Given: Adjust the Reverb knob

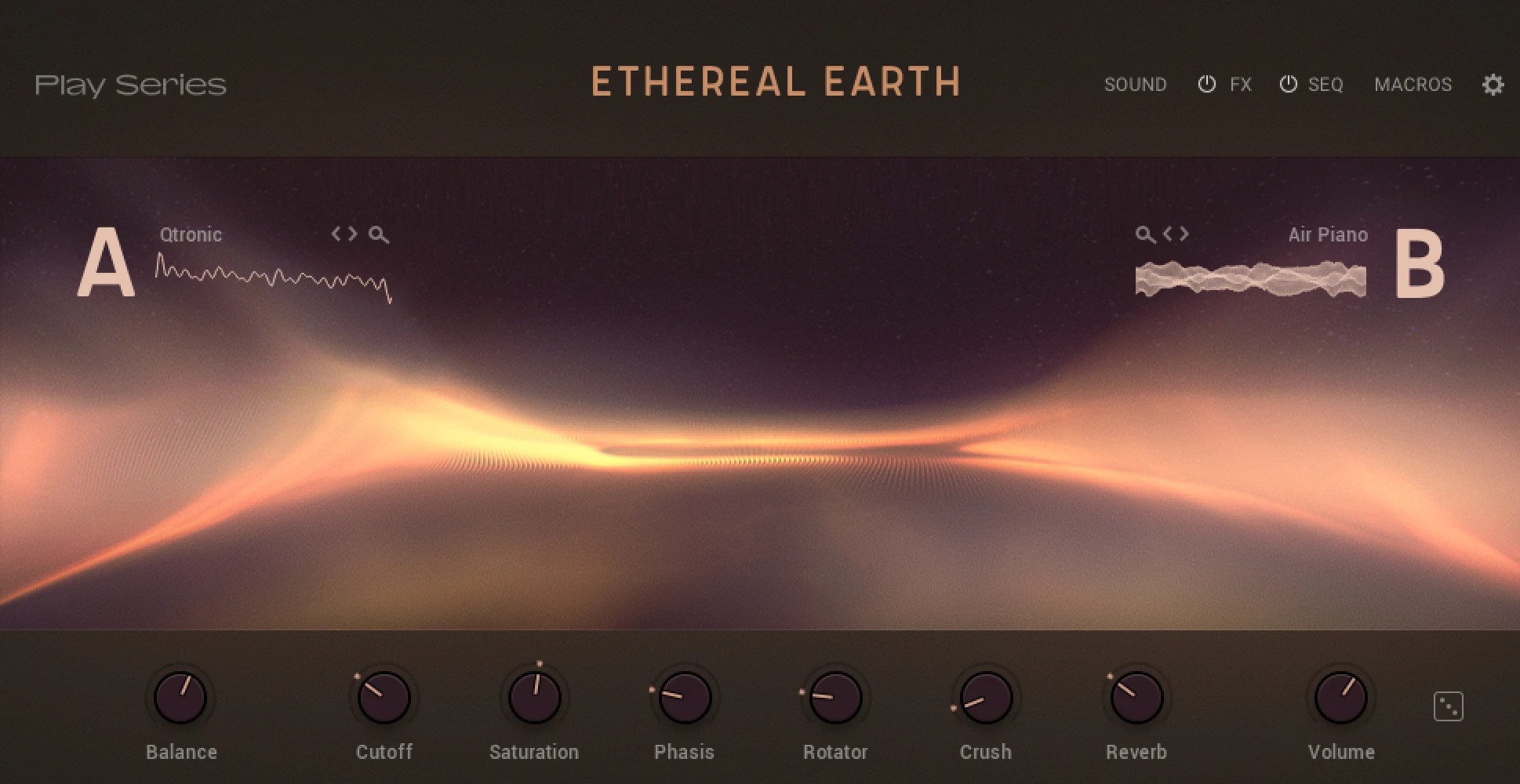Looking at the screenshot, I should [1136, 696].
